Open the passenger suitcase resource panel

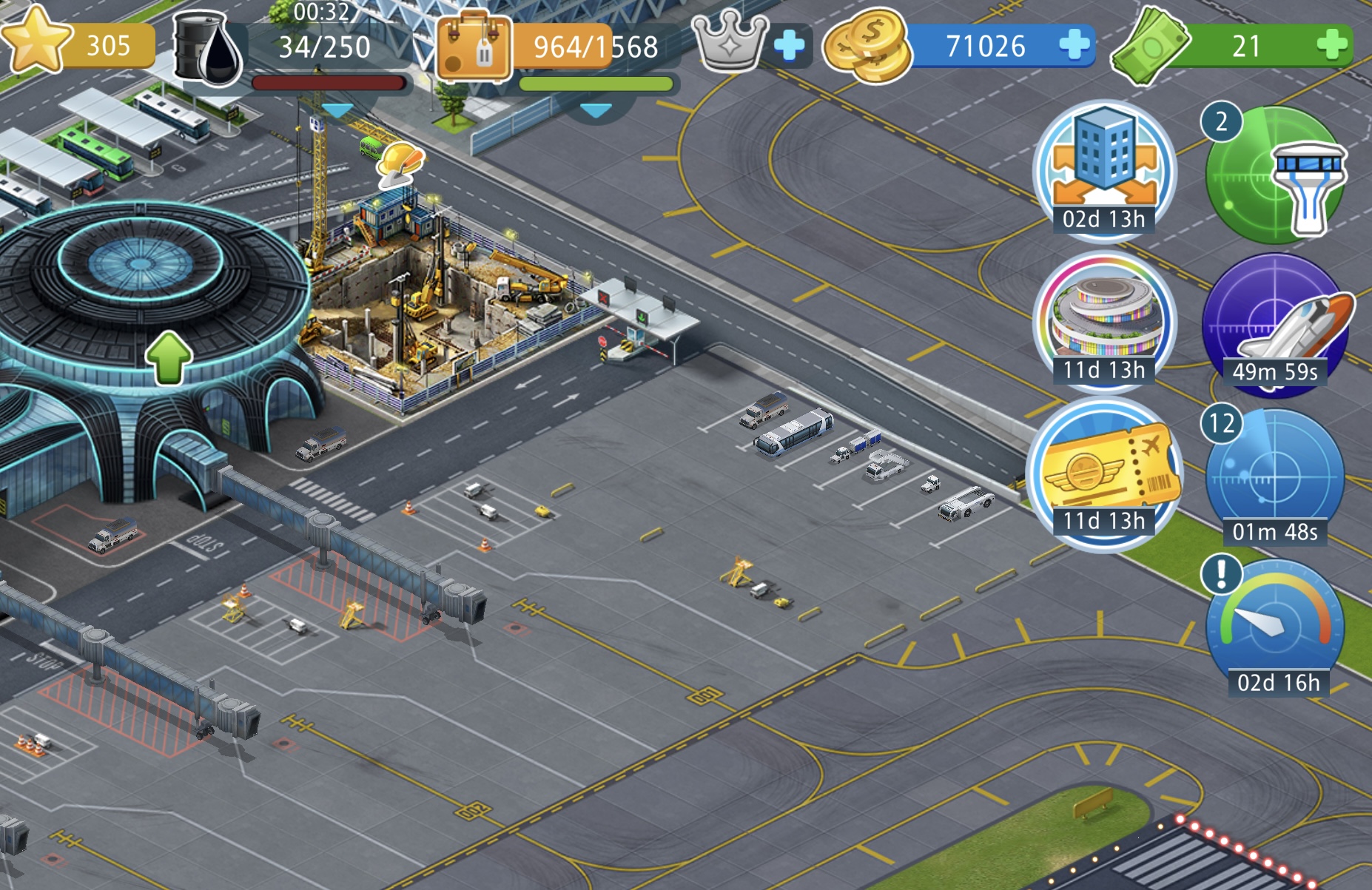pos(474,46)
